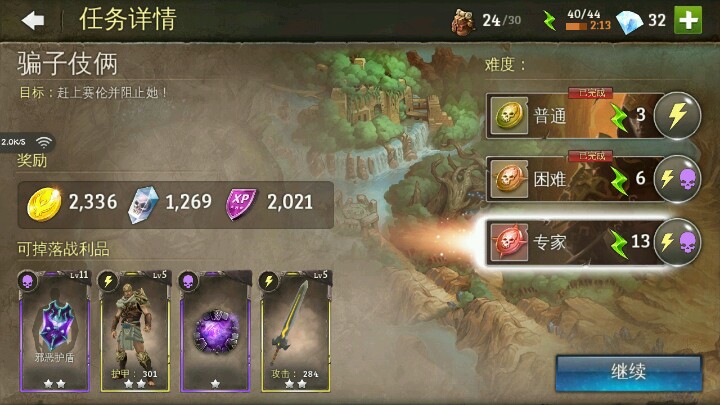Click the 继续 continue button

(628, 371)
